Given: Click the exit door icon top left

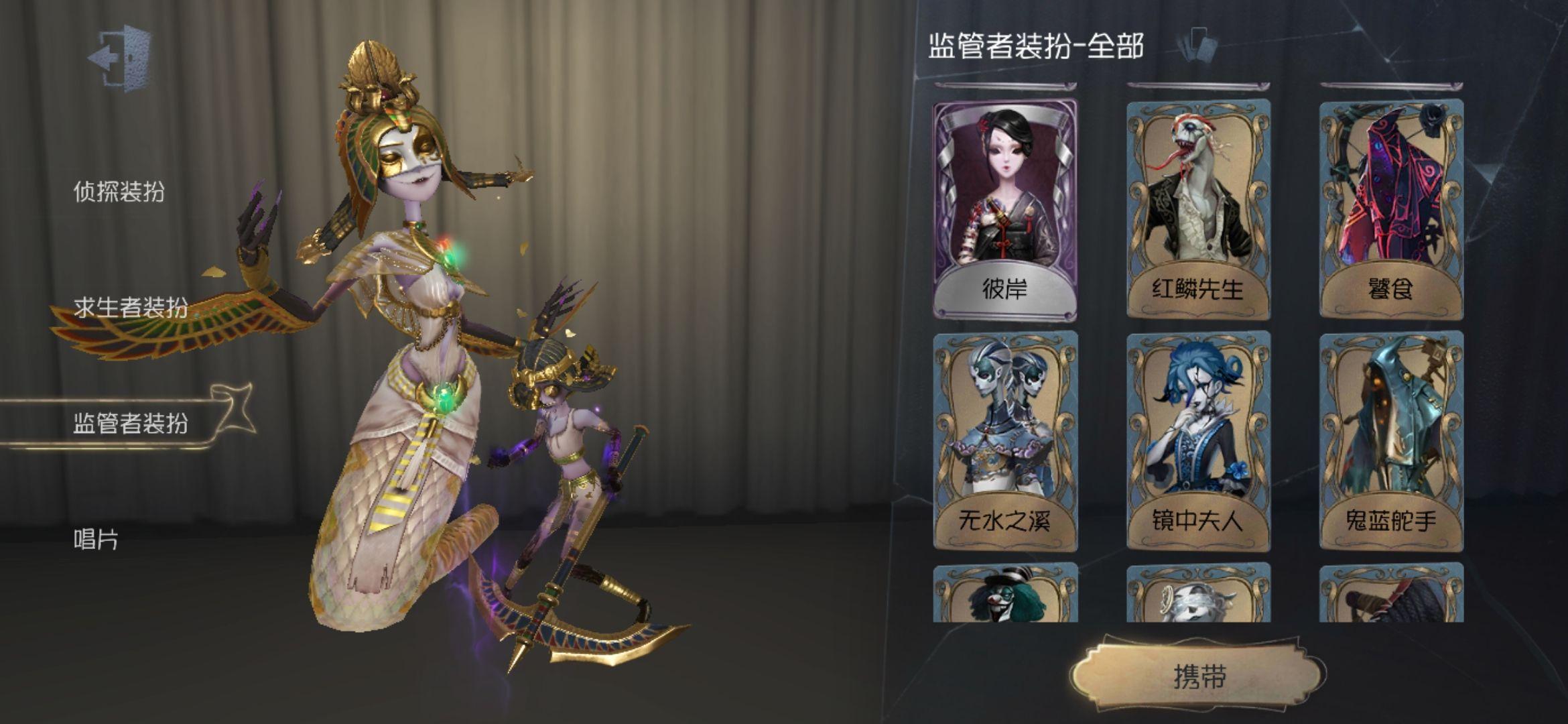Looking at the screenshot, I should click(119, 59).
